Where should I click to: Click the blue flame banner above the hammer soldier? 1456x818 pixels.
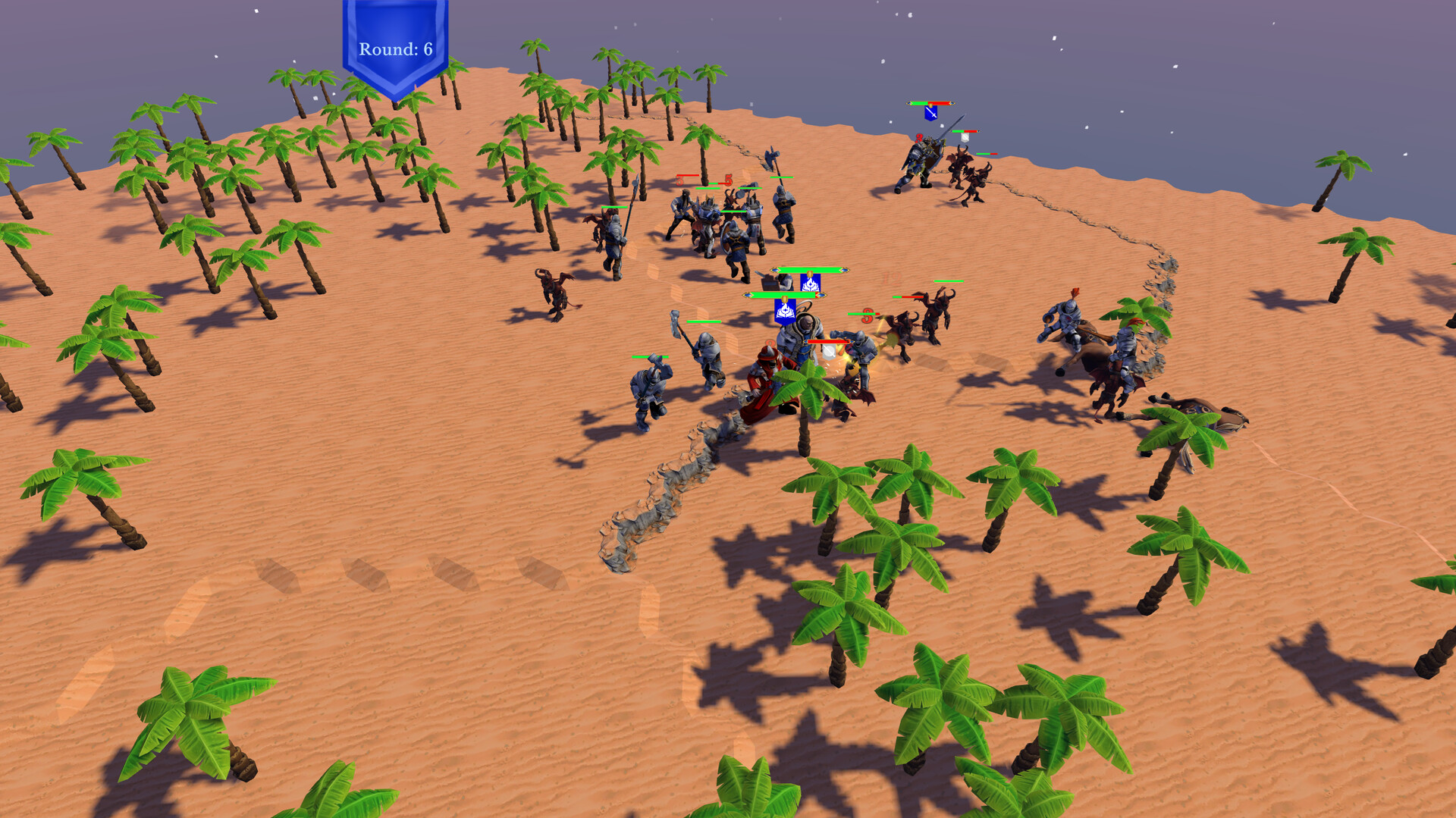pos(809,283)
